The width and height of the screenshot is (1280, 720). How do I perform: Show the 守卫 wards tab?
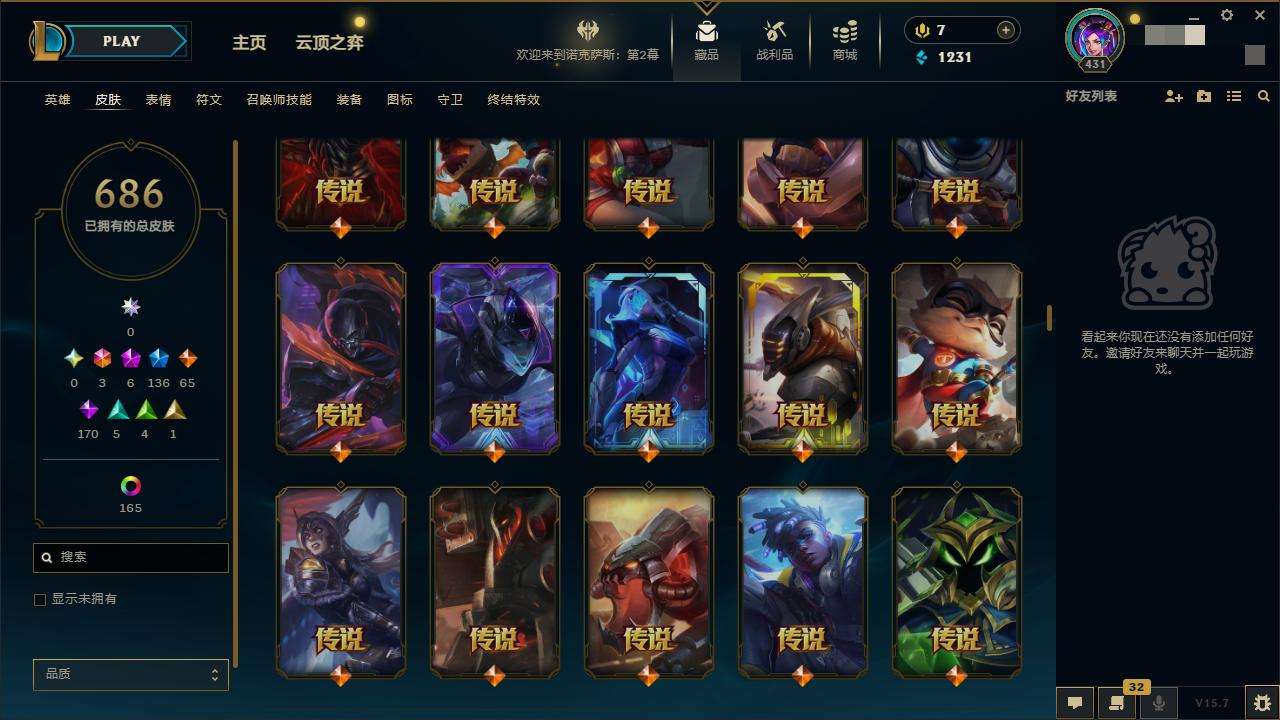tap(450, 100)
